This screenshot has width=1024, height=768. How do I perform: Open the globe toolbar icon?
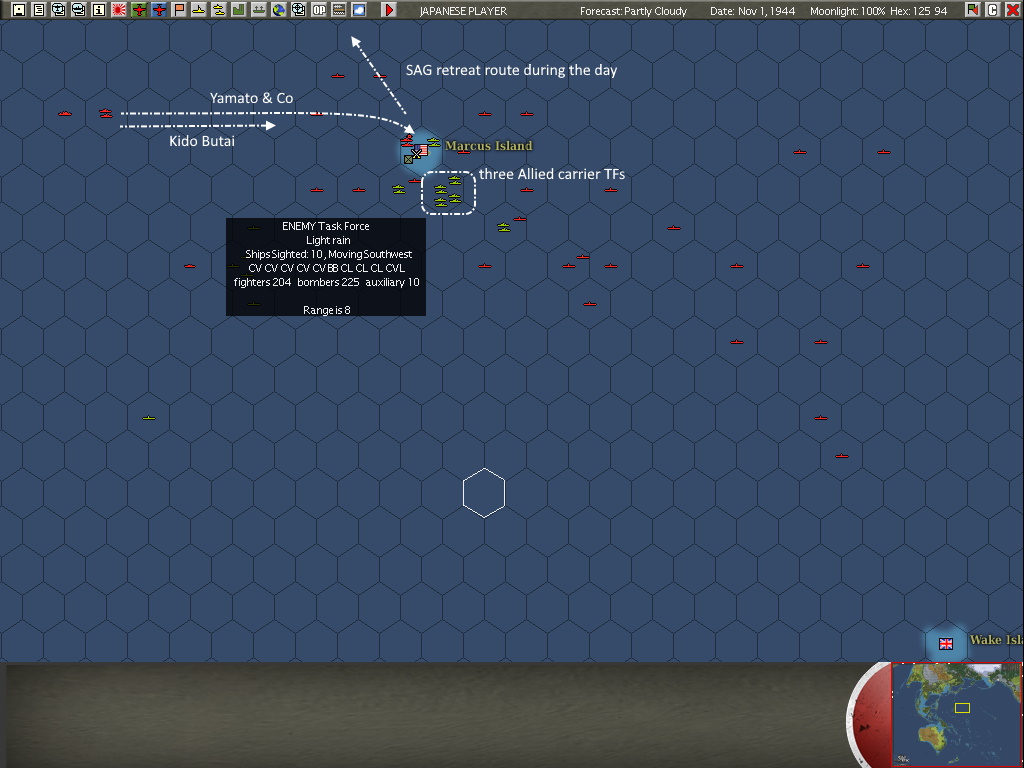[279, 10]
